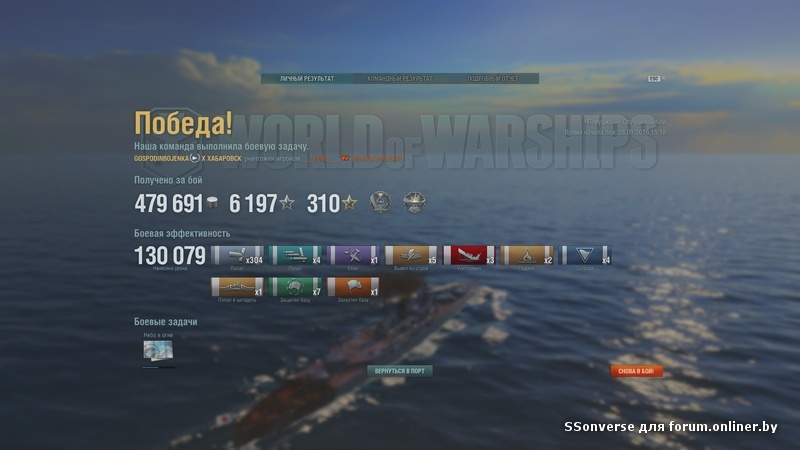This screenshot has height=450, width=800.
Task: Select the second achievement medal, right of the first
Action: [x=414, y=202]
